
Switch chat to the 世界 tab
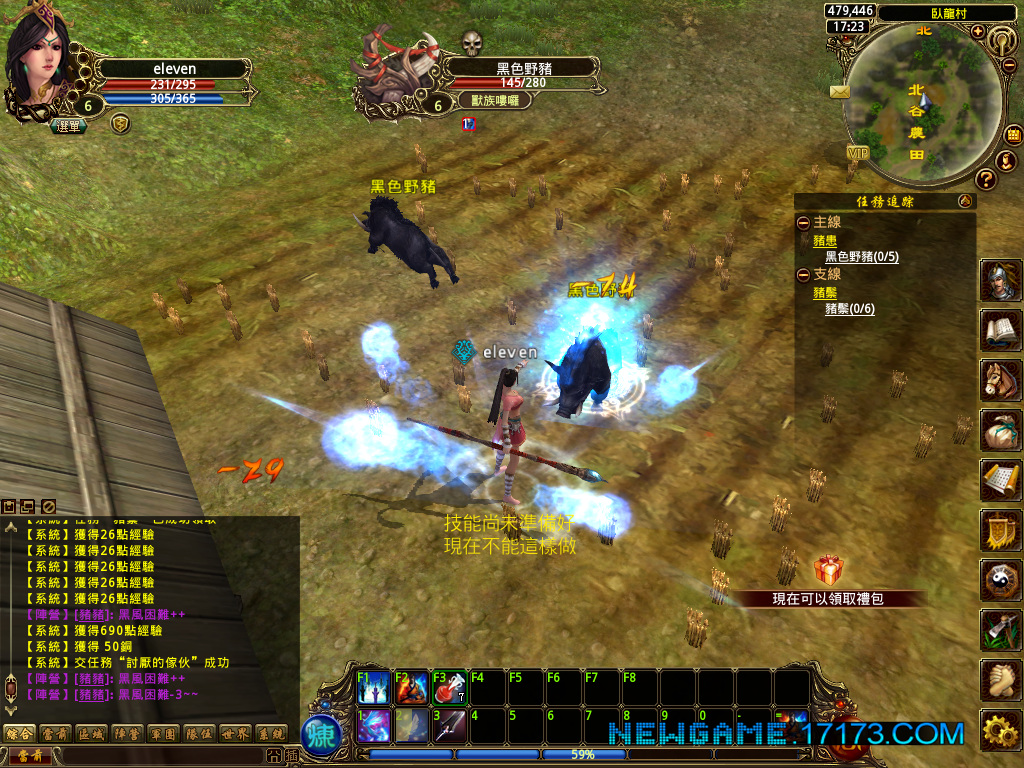234,733
